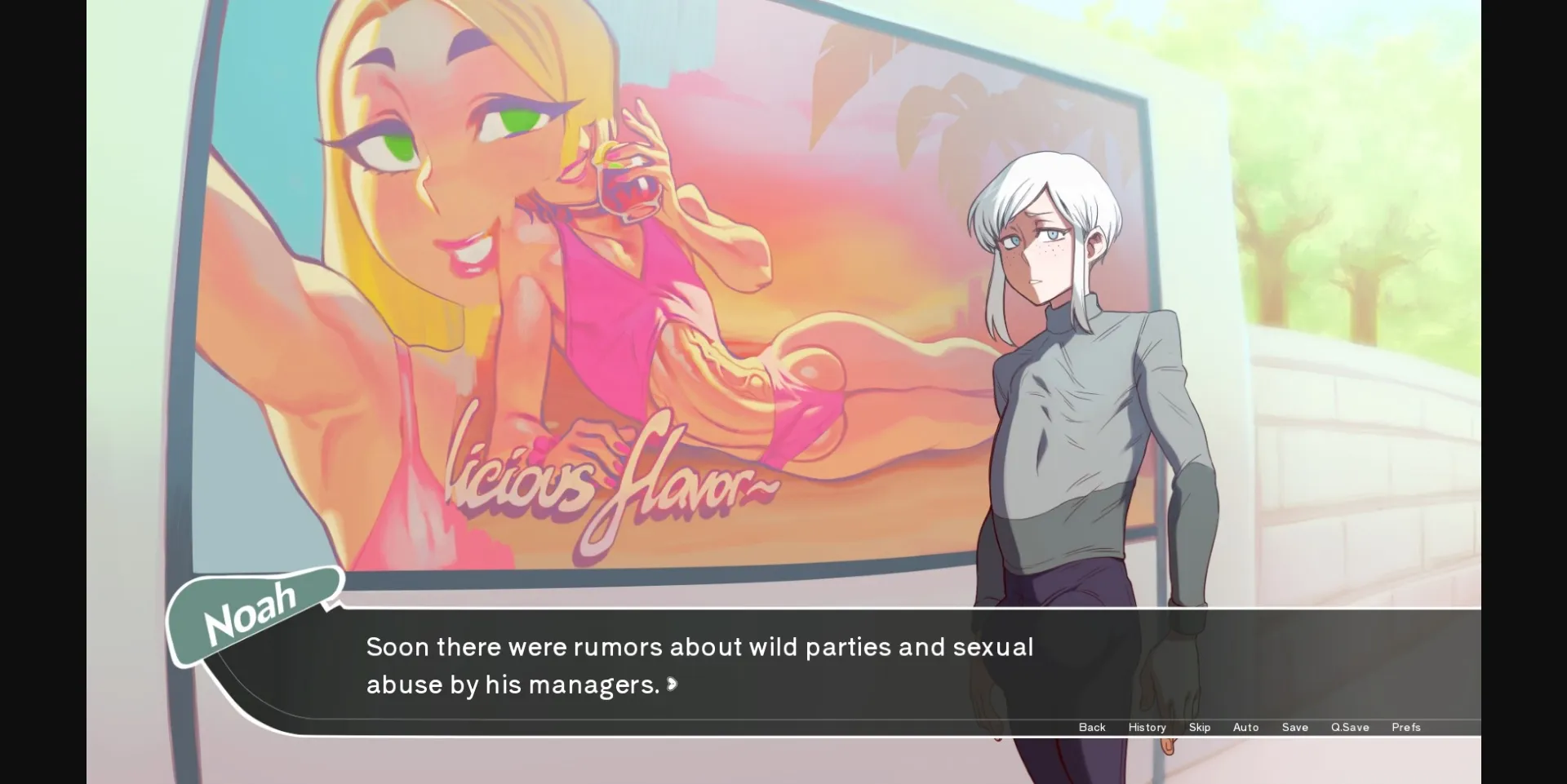Click the advance arrow after the dialogue text
Image resolution: width=1567 pixels, height=784 pixels.
point(671,685)
